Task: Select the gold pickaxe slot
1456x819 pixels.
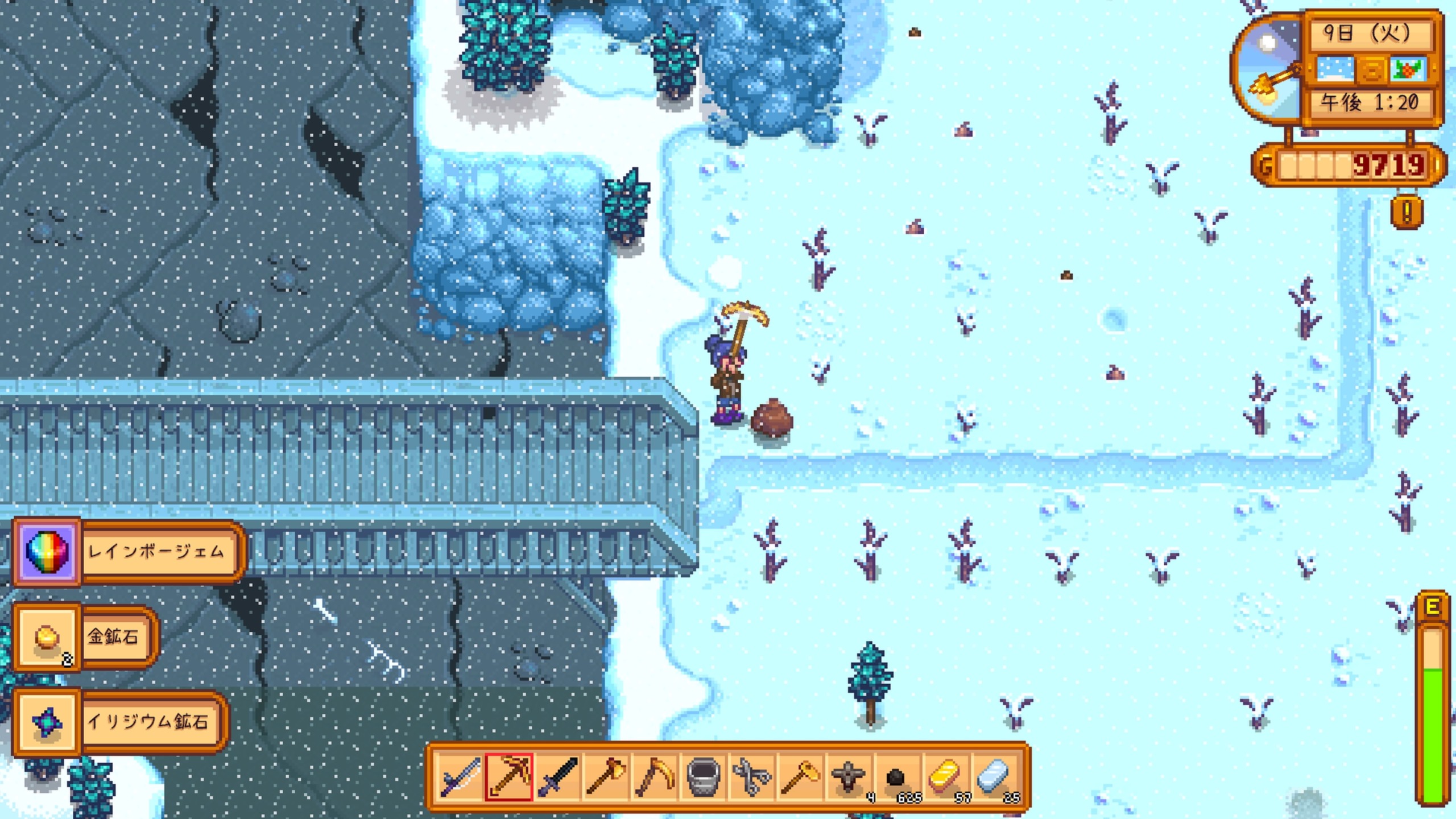Action: 509,777
